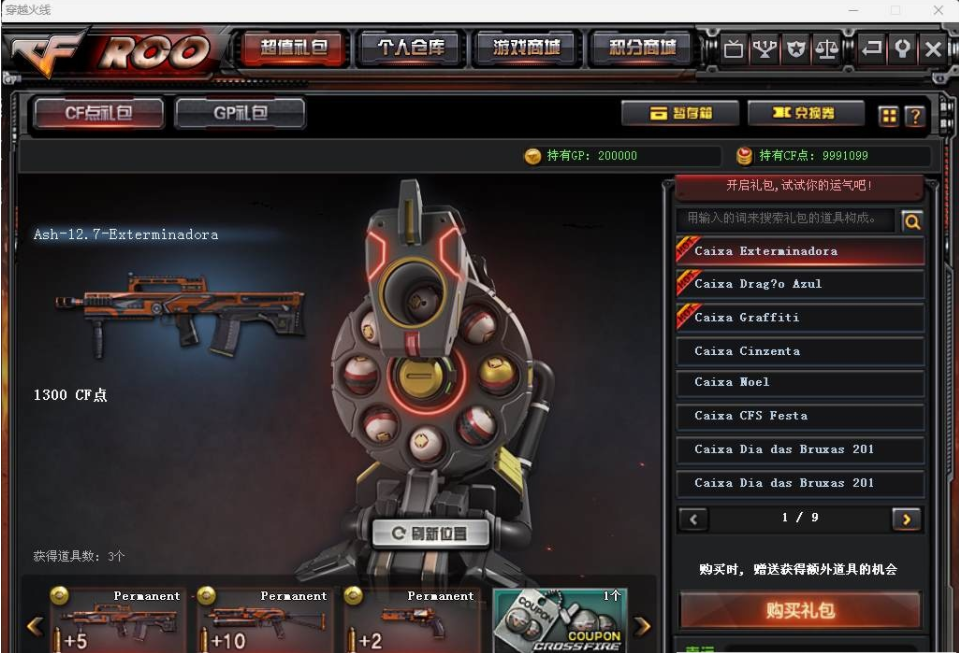Go to the 积分商城 tab
Image resolution: width=959 pixels, height=653 pixels.
tap(642, 48)
